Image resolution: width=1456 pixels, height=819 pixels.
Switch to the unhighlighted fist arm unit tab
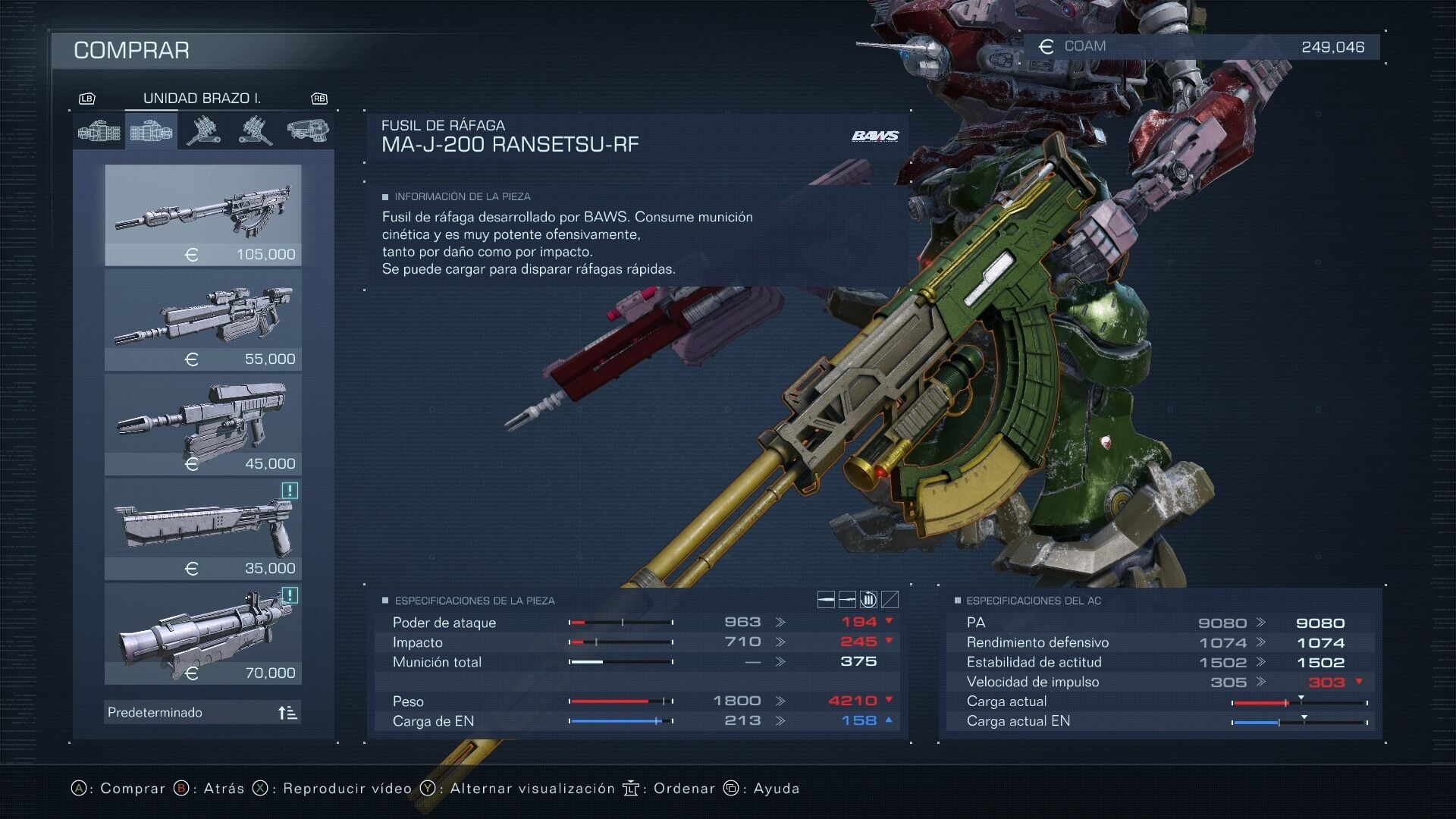[99, 132]
